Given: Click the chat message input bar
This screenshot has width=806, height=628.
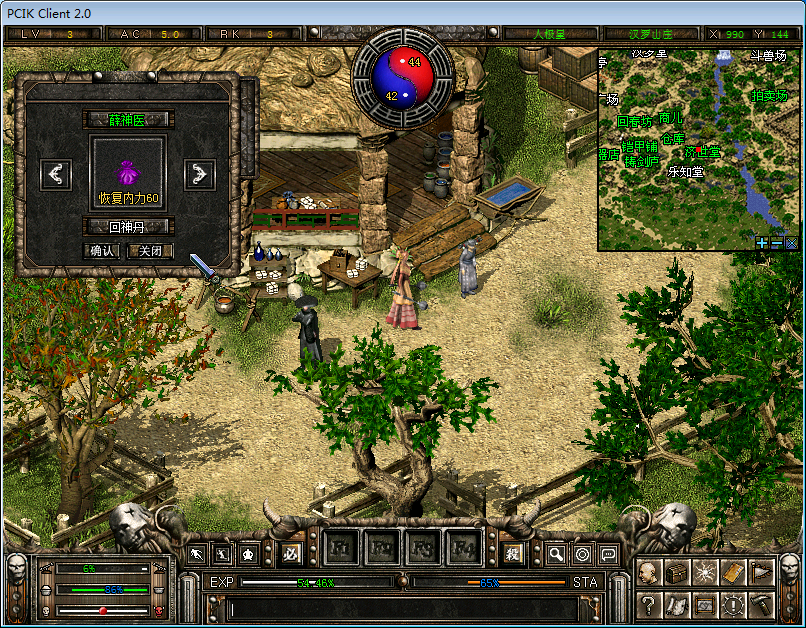Looking at the screenshot, I should [x=400, y=606].
